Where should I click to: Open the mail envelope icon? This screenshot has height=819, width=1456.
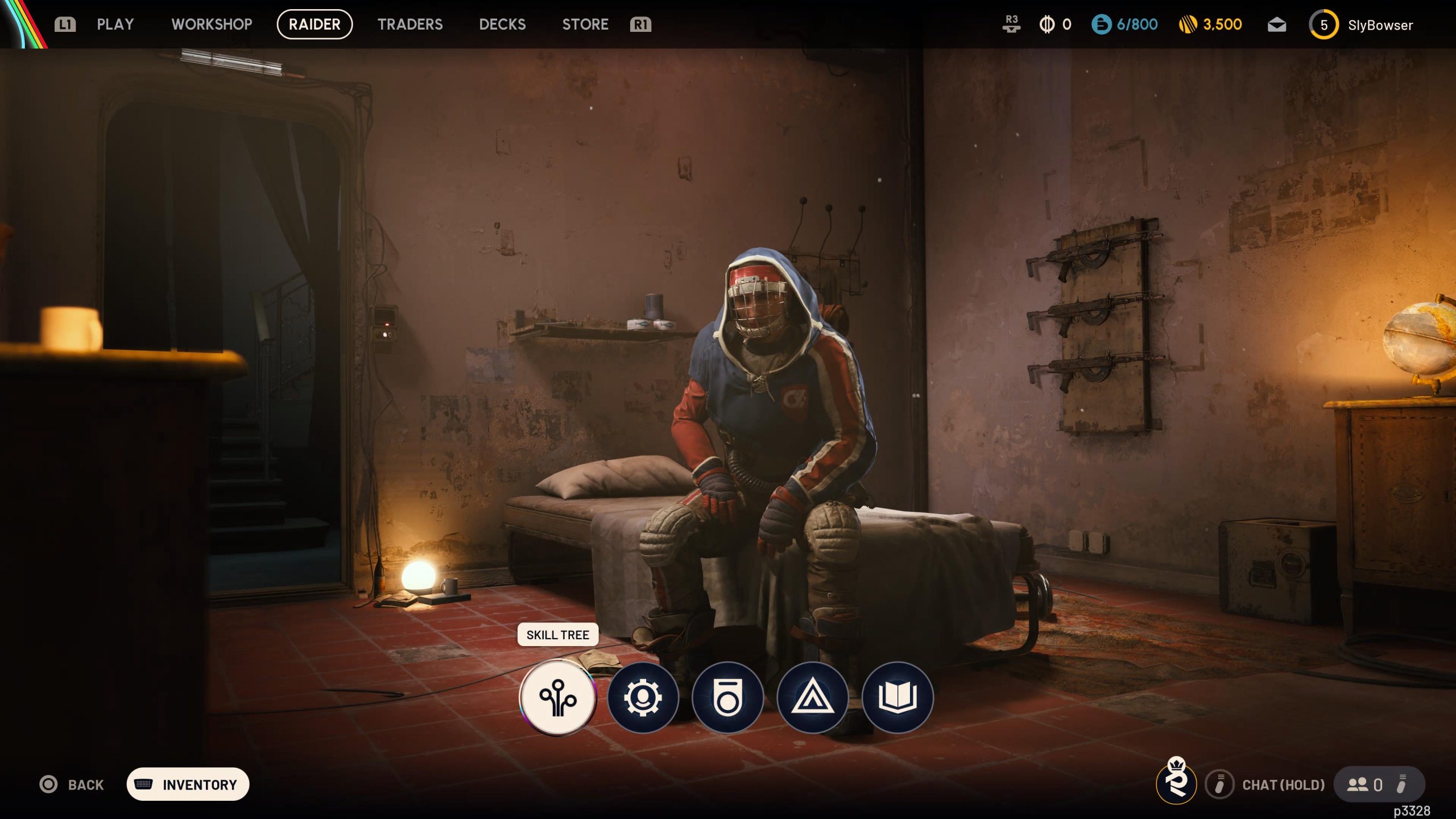[1277, 25]
